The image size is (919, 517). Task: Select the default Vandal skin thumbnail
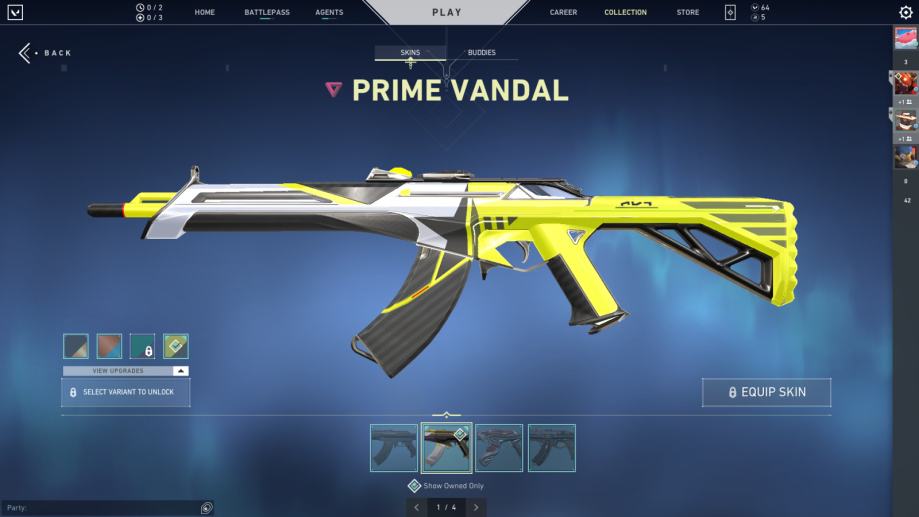pyautogui.click(x=394, y=448)
